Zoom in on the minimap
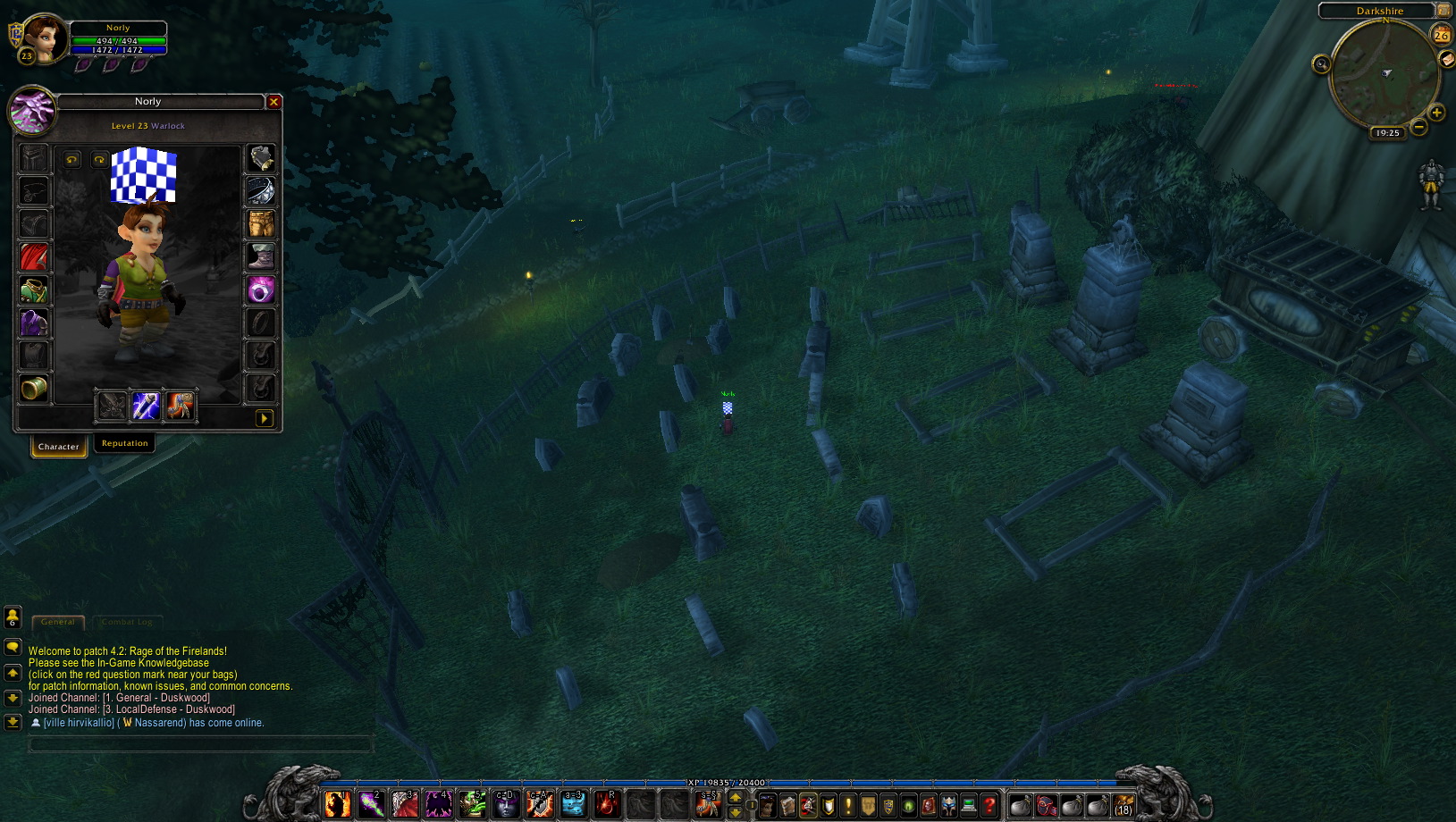 [1436, 113]
